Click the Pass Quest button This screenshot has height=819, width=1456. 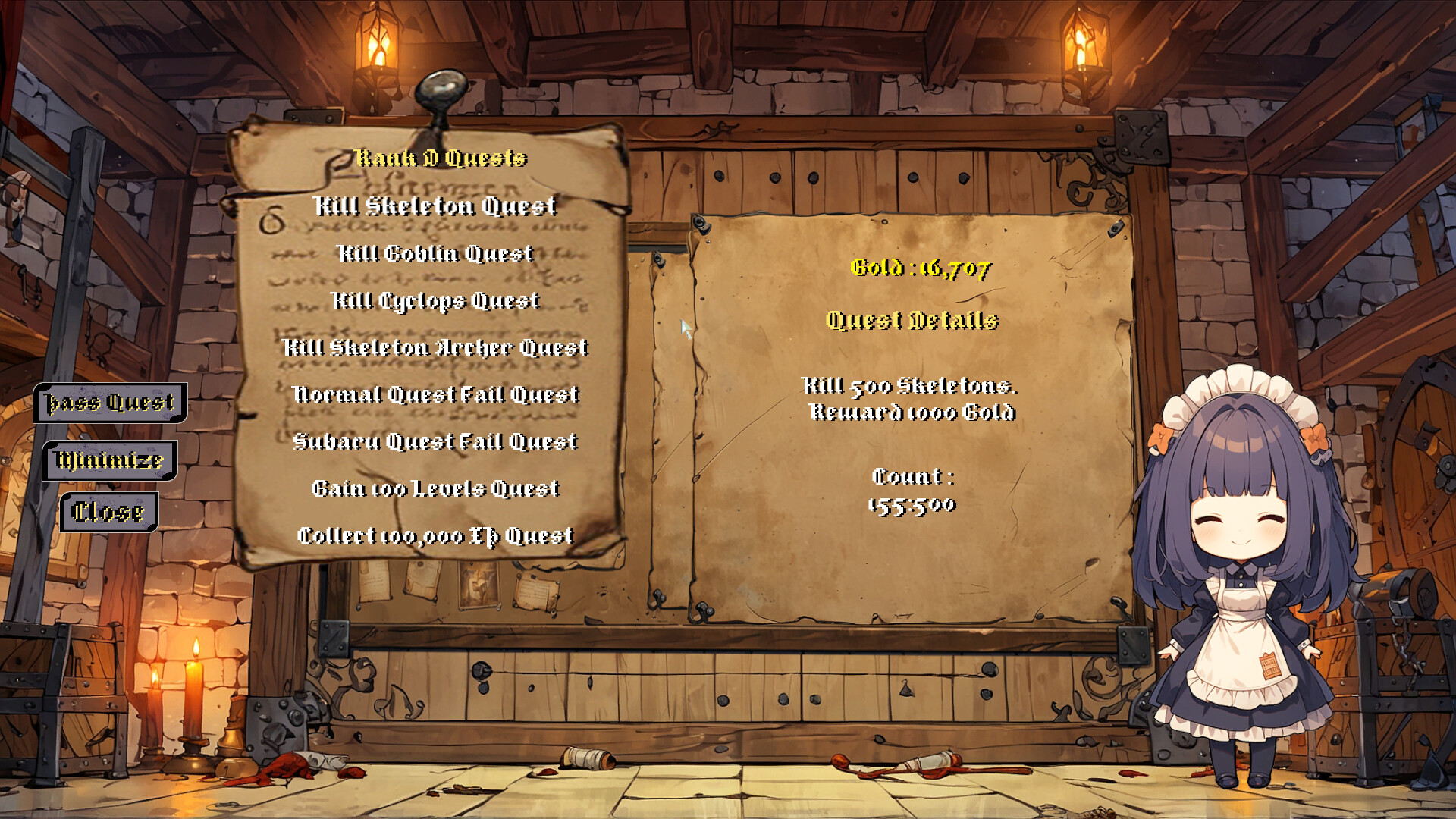click(110, 403)
